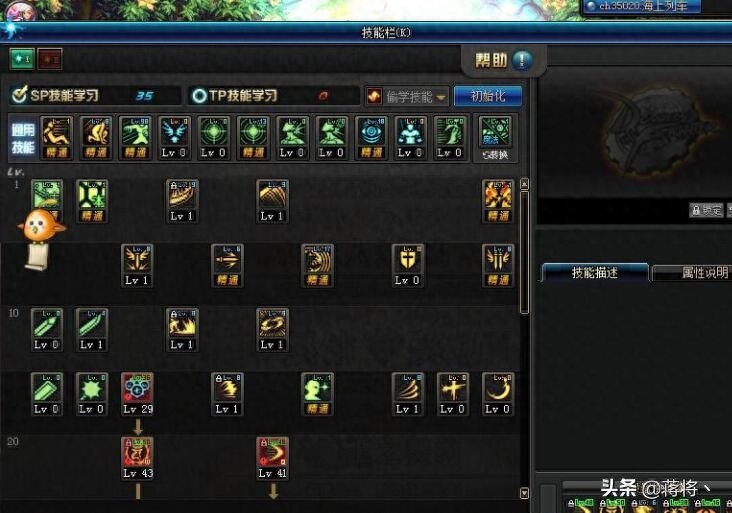Click the blue 初始化 reset button
Image resolution: width=732 pixels, height=513 pixels.
488,96
